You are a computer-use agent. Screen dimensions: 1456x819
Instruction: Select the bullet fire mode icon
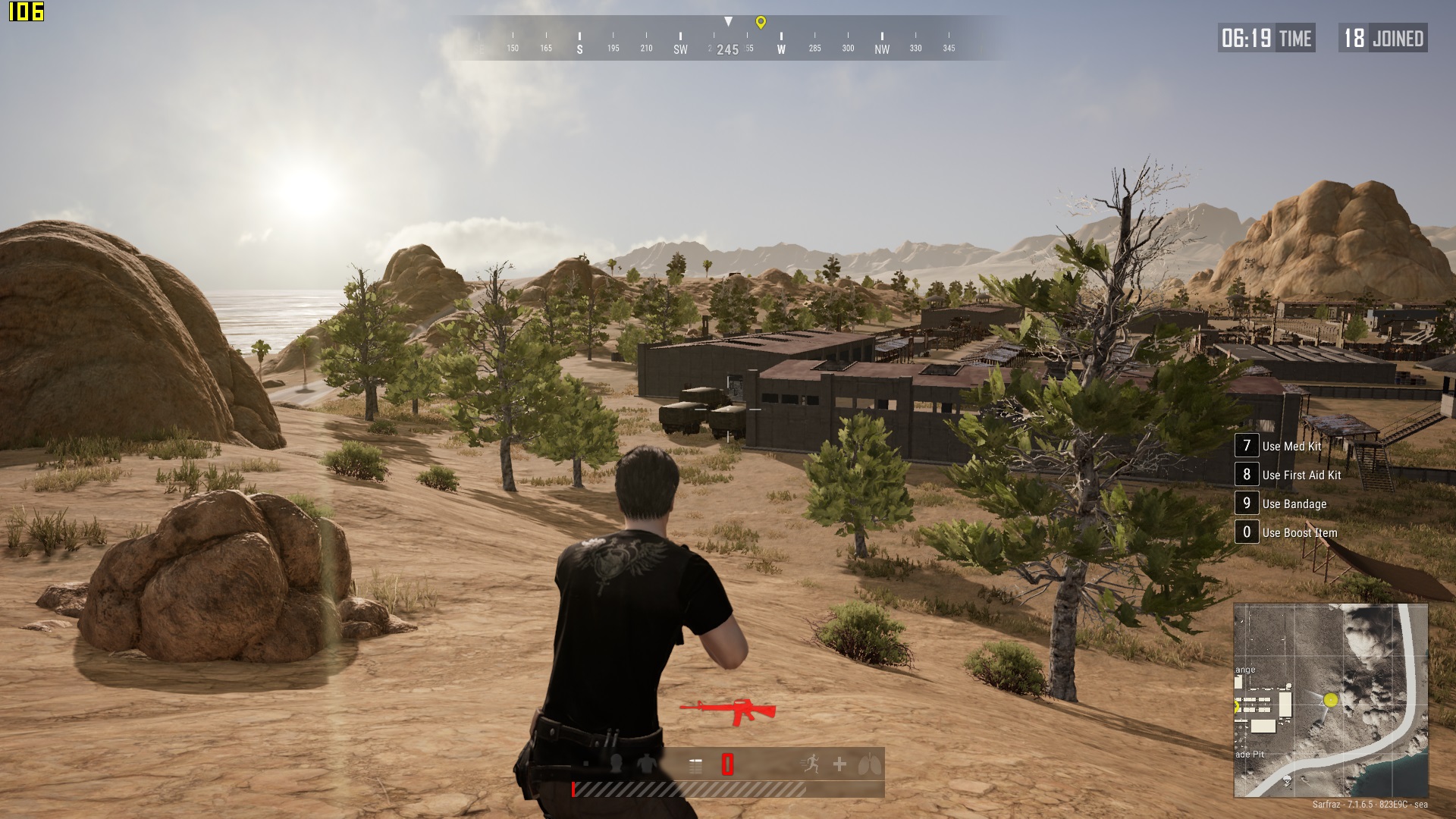point(695,765)
